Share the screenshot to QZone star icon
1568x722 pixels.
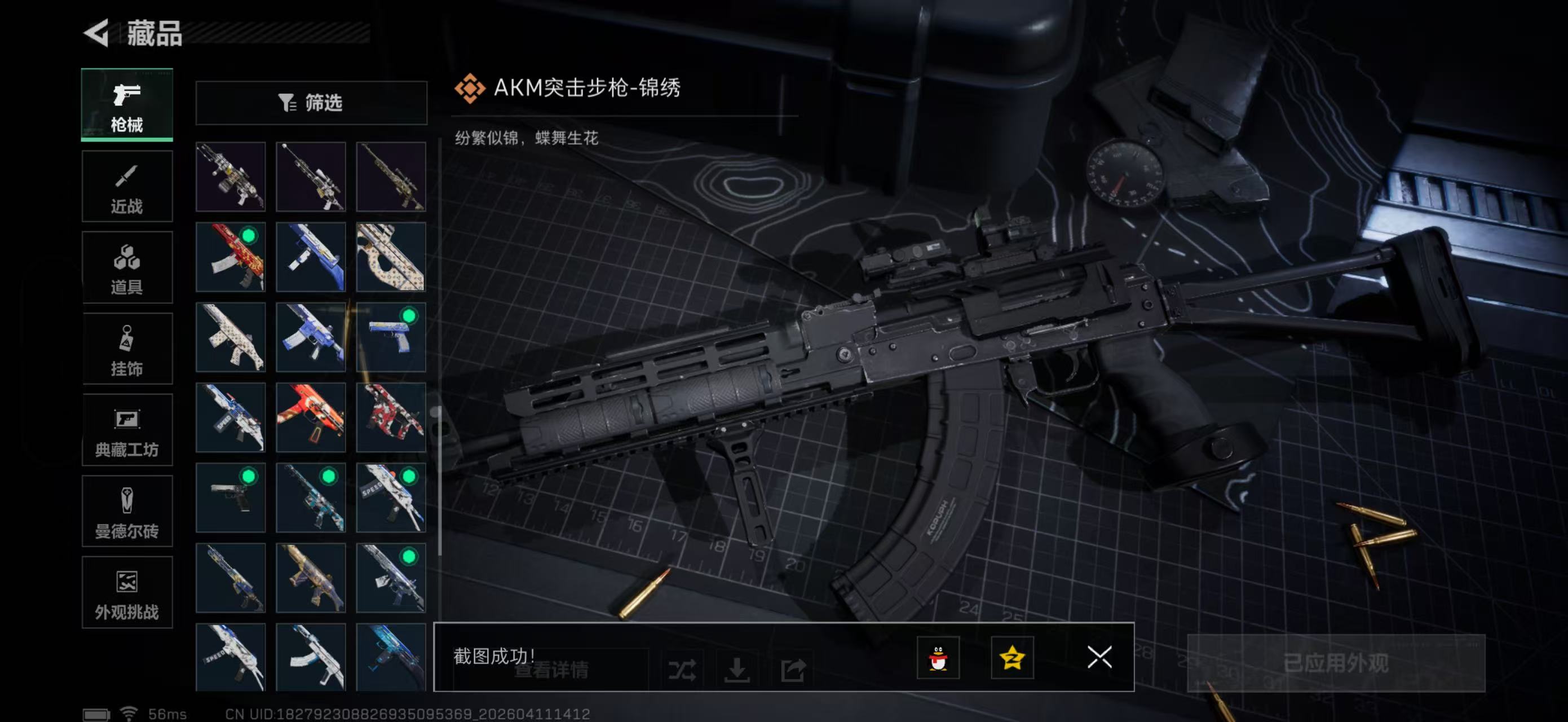[1013, 659]
